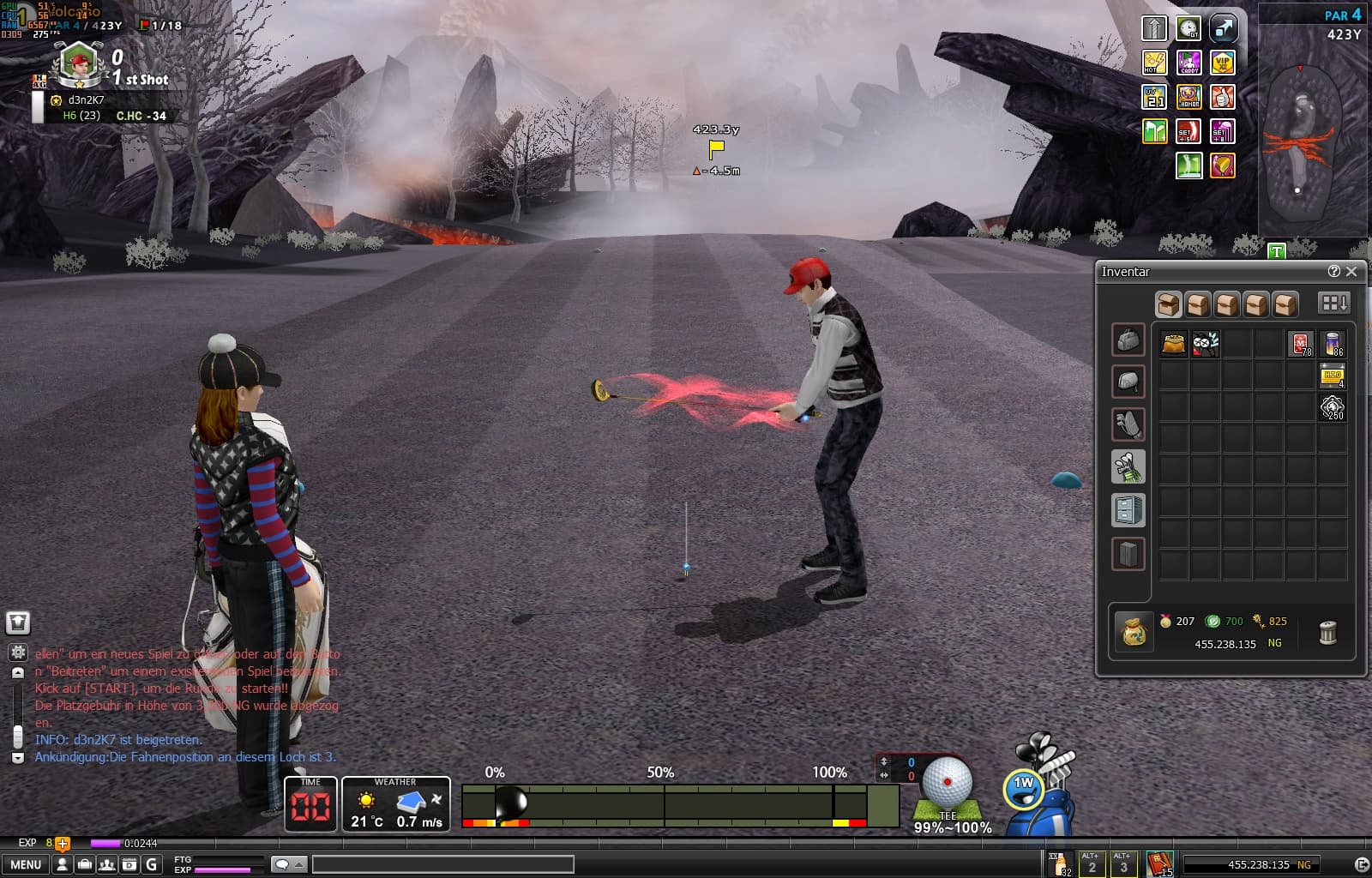1372x878 pixels.
Task: Sort inventory with the grid arrow button
Action: click(1333, 304)
